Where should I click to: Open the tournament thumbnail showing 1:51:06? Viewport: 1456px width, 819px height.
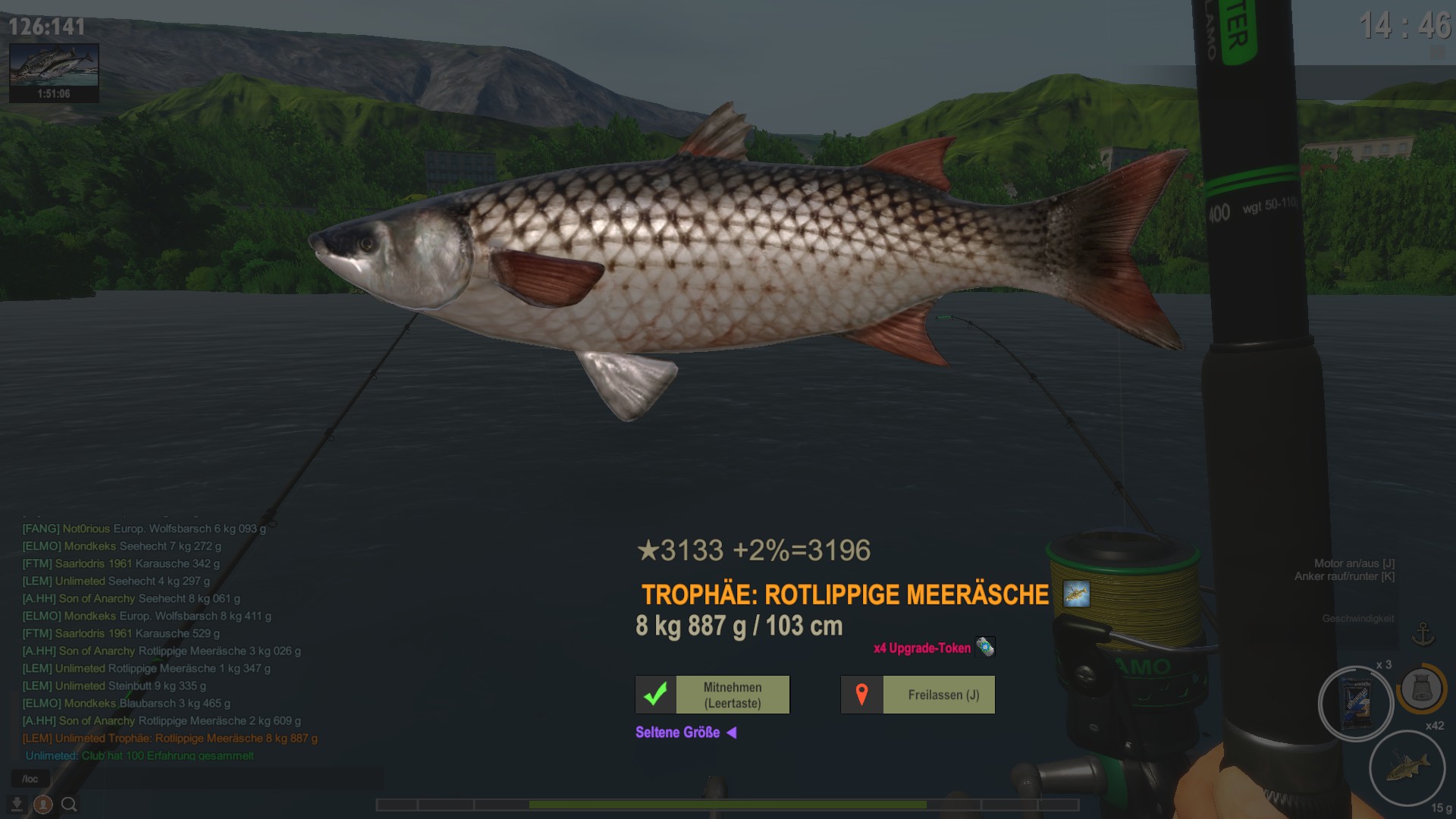pyautogui.click(x=54, y=72)
